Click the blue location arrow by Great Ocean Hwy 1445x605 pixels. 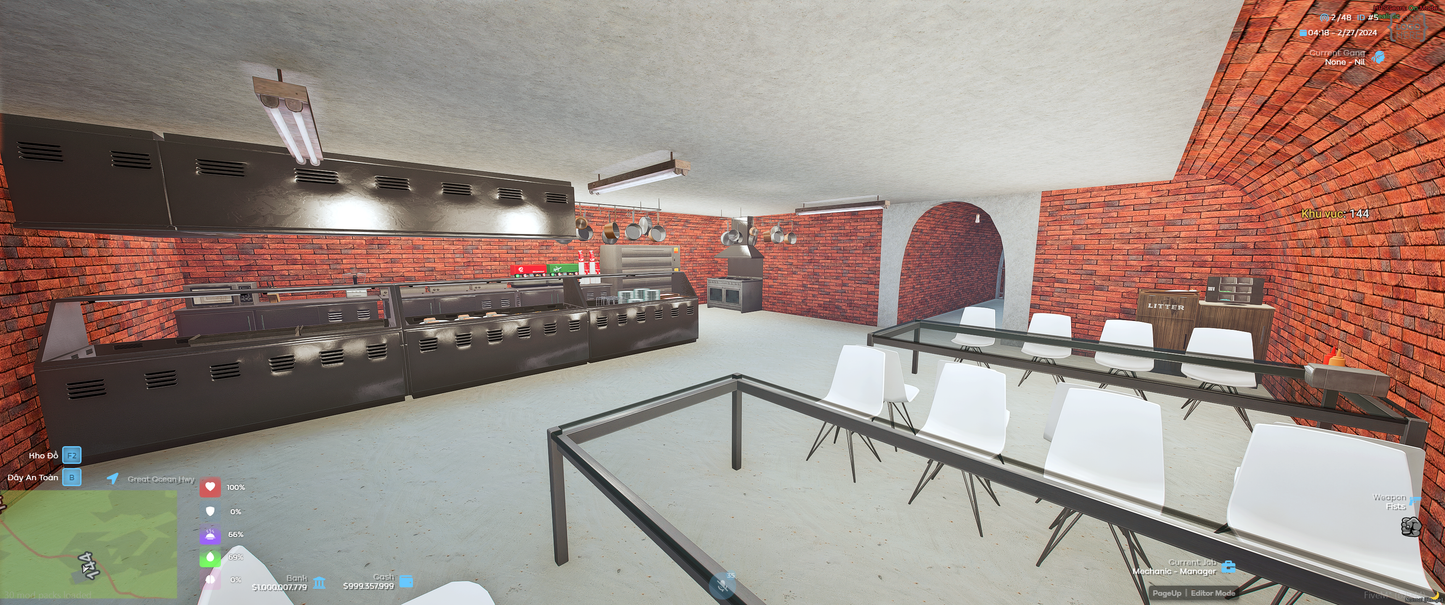pos(113,479)
